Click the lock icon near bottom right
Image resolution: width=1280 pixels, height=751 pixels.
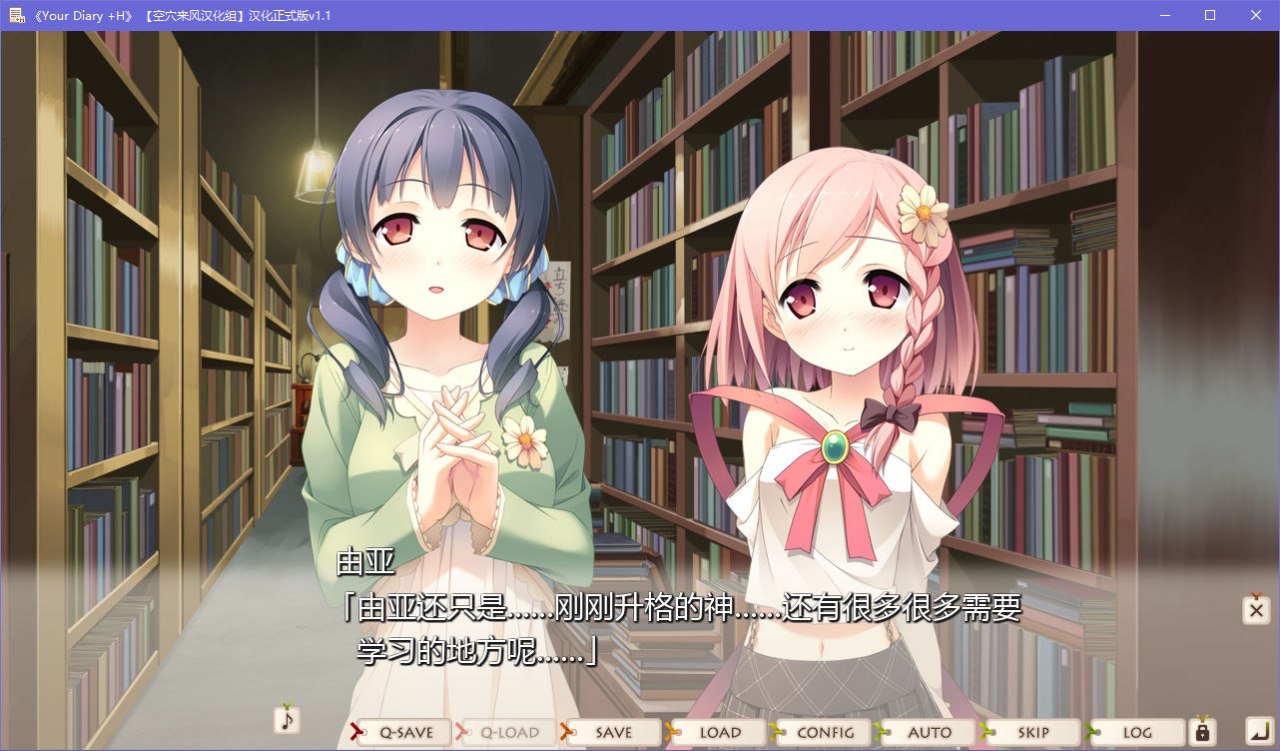tap(1201, 732)
